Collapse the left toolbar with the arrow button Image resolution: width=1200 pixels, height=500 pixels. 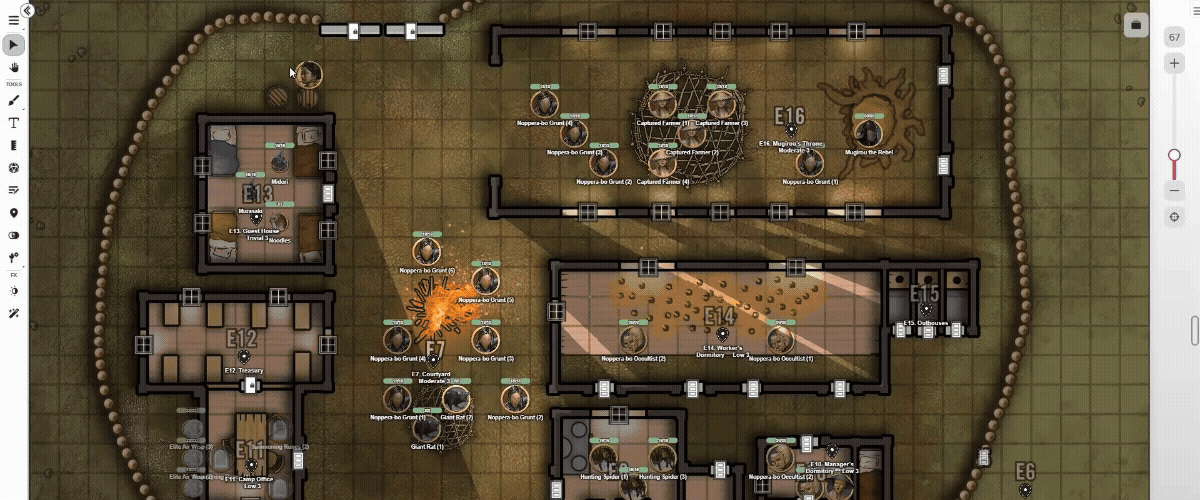pyautogui.click(x=28, y=10)
